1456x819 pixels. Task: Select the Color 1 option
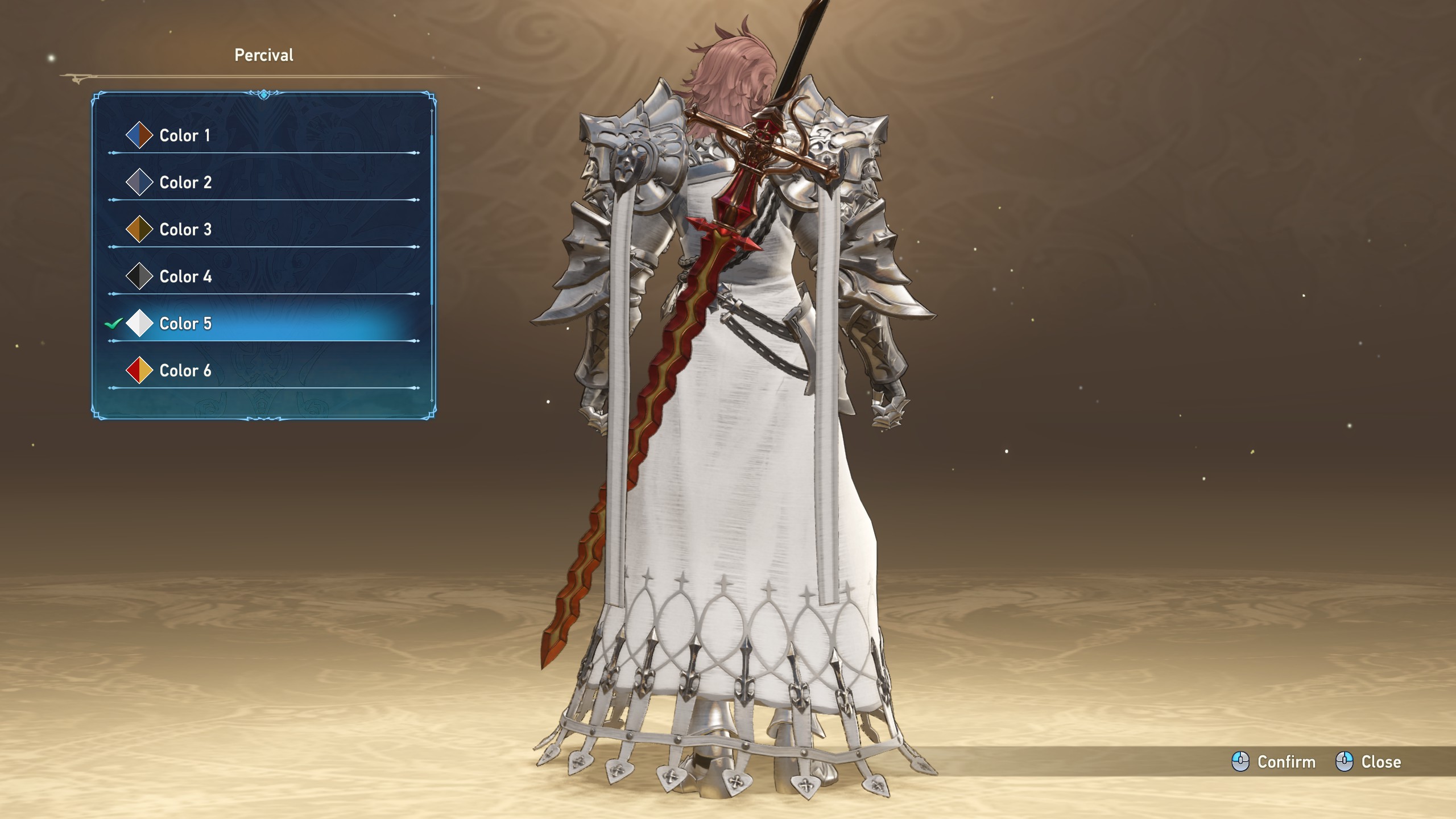tap(185, 135)
